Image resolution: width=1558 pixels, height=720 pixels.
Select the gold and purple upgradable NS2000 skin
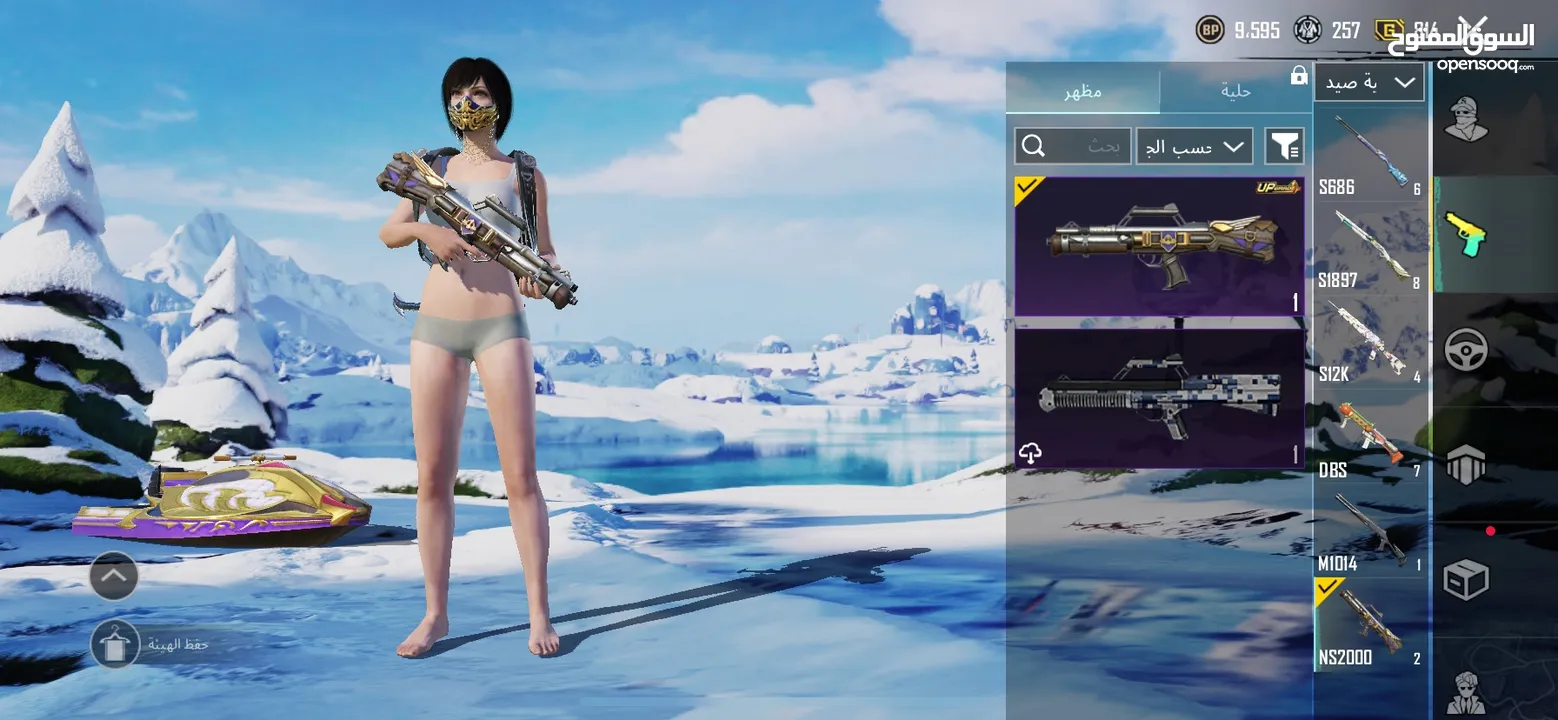1159,246
